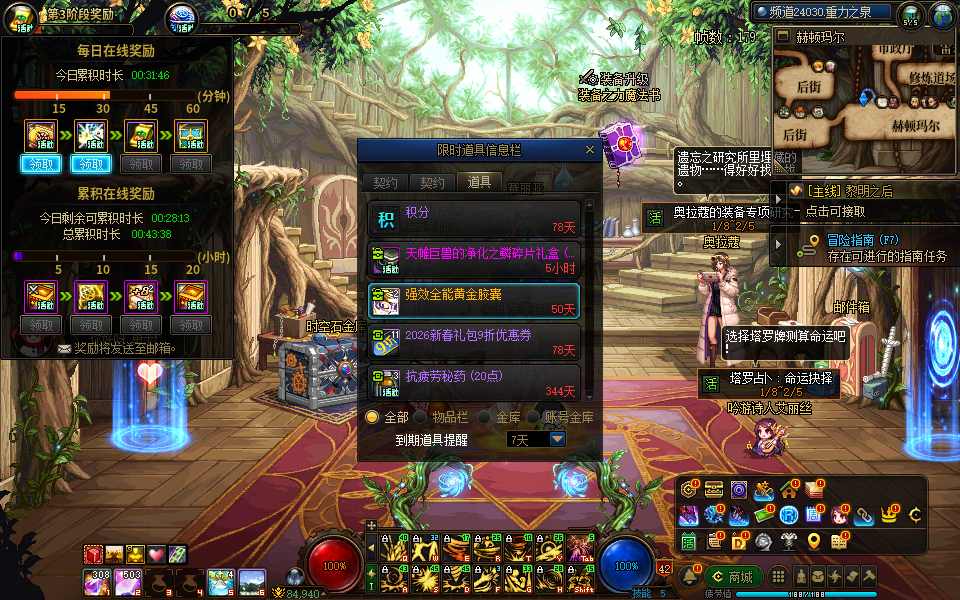Select the 积分 row in the item list
960x600 pixels.
[474, 218]
